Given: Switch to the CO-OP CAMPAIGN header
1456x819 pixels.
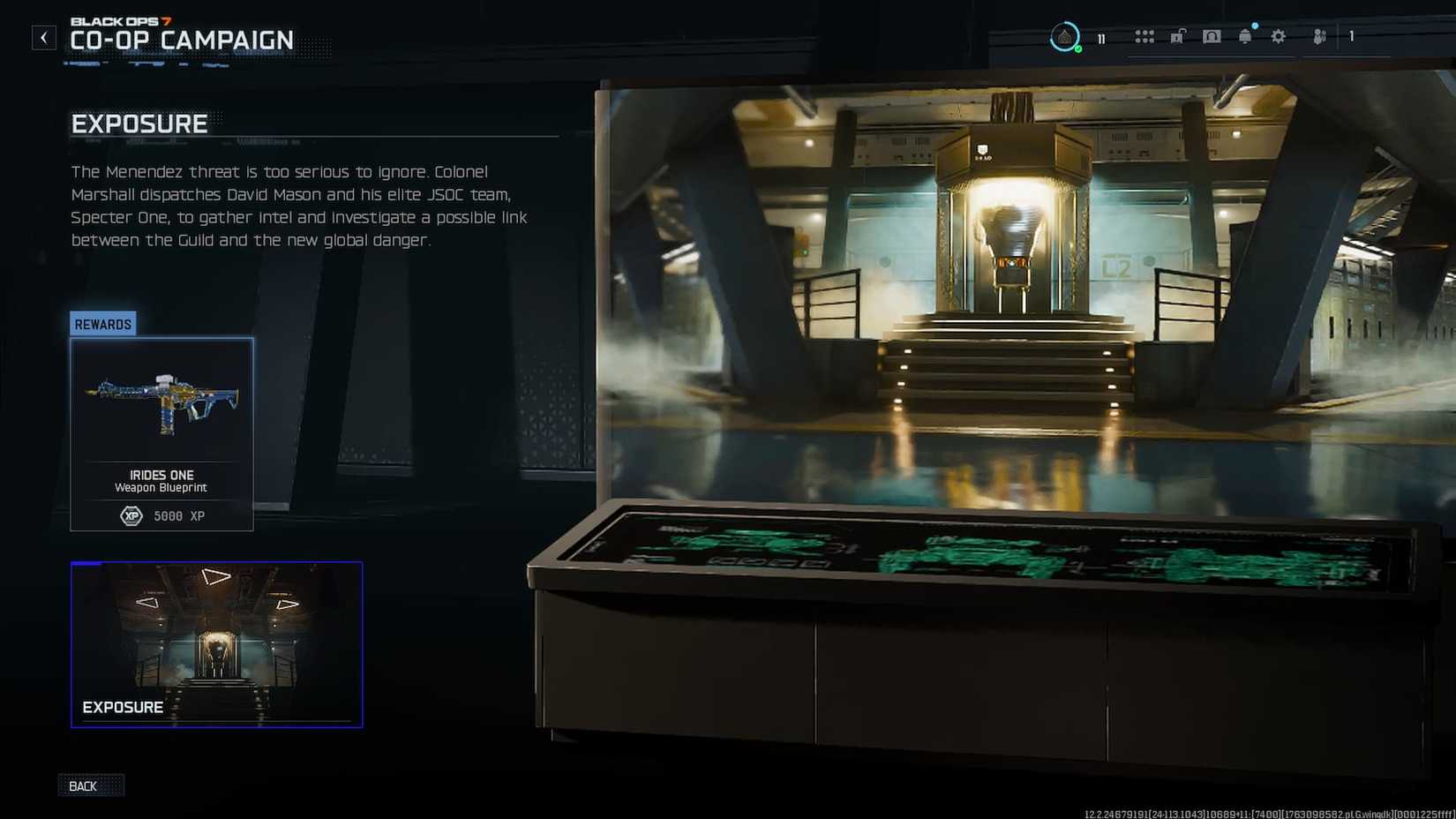Looking at the screenshot, I should 181,40.
